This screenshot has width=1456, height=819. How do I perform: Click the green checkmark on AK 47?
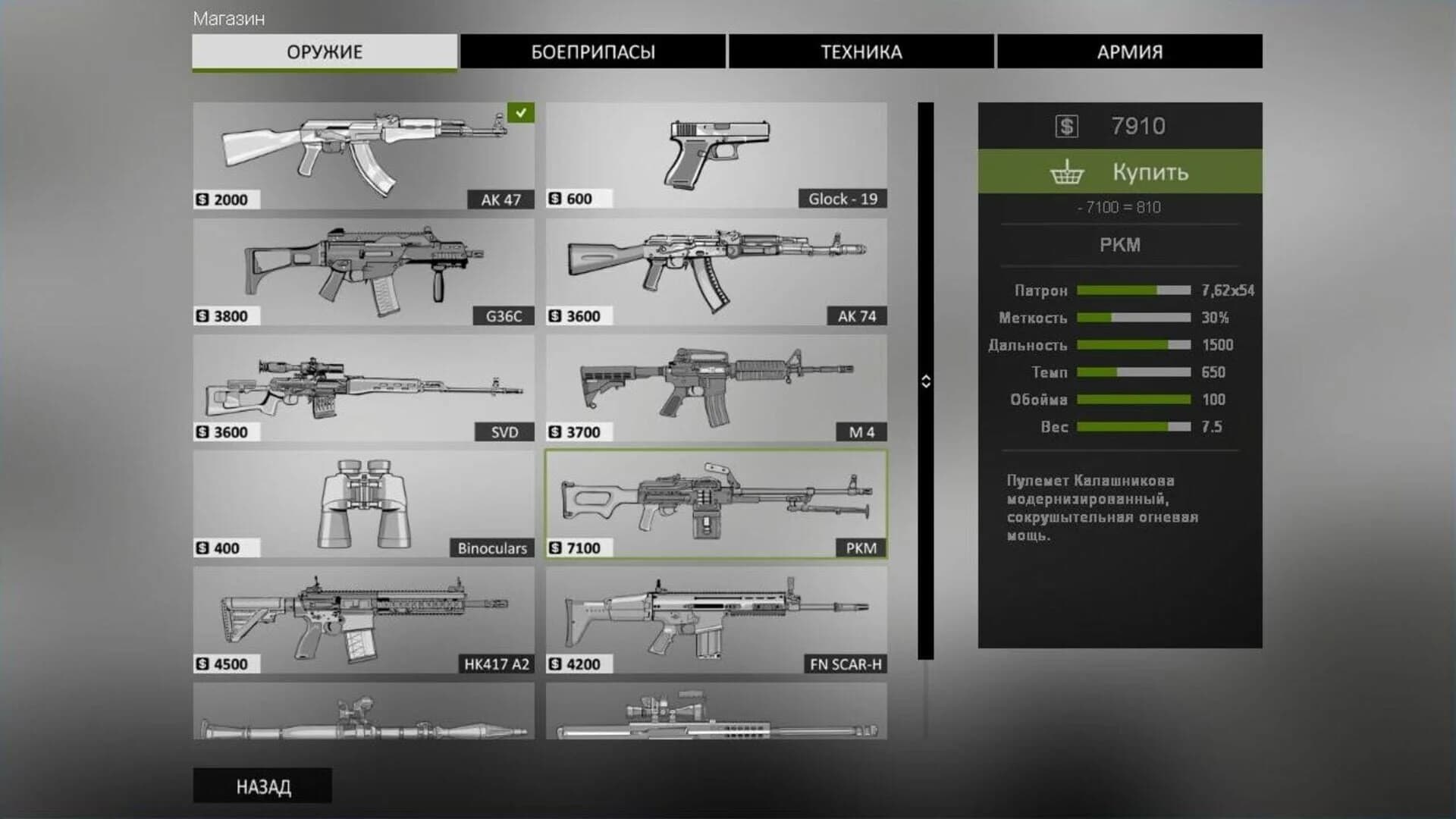coord(519,114)
